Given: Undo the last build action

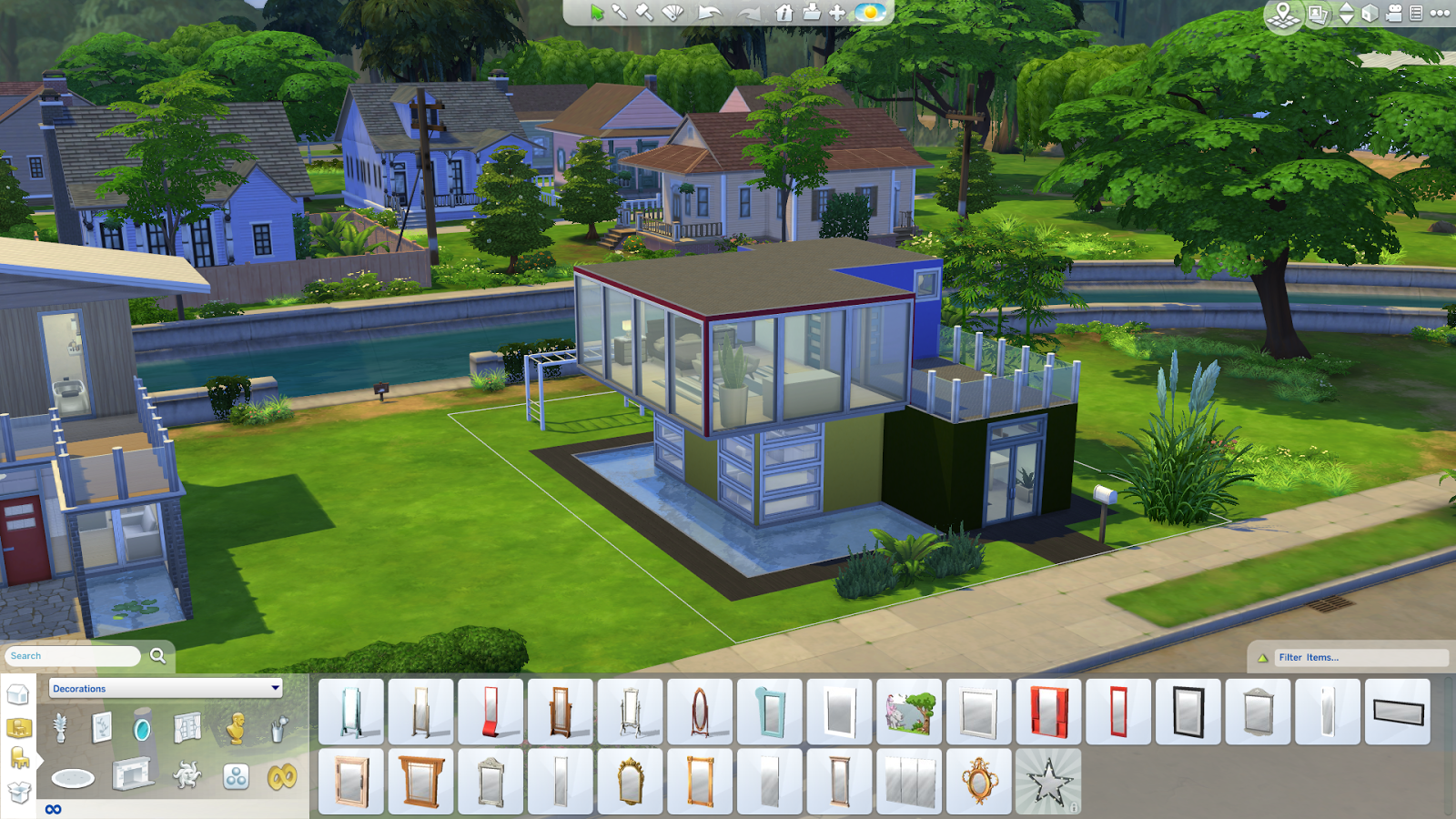Looking at the screenshot, I should click(x=709, y=13).
